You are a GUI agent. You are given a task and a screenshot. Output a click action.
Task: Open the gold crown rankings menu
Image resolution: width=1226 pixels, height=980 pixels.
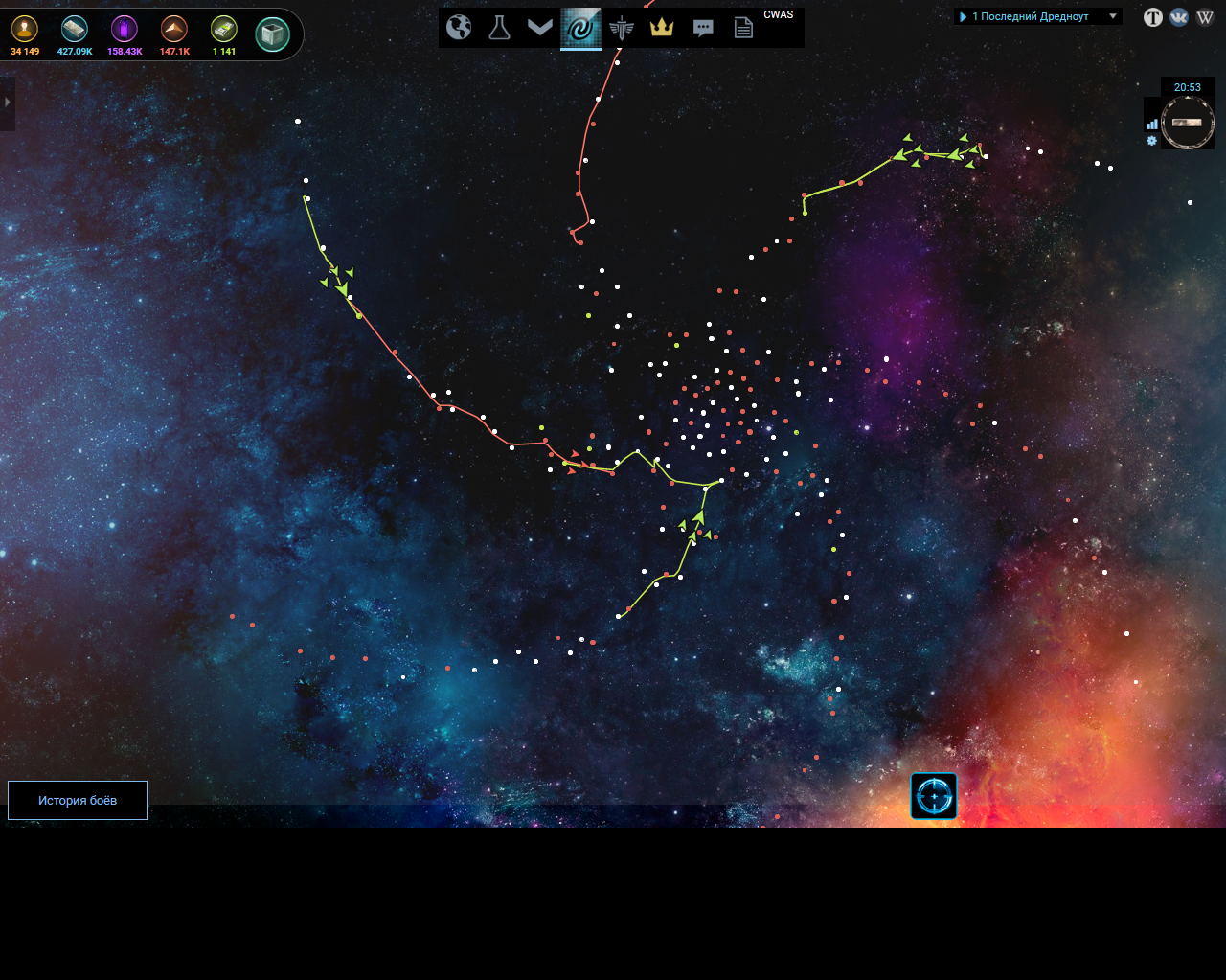(662, 27)
